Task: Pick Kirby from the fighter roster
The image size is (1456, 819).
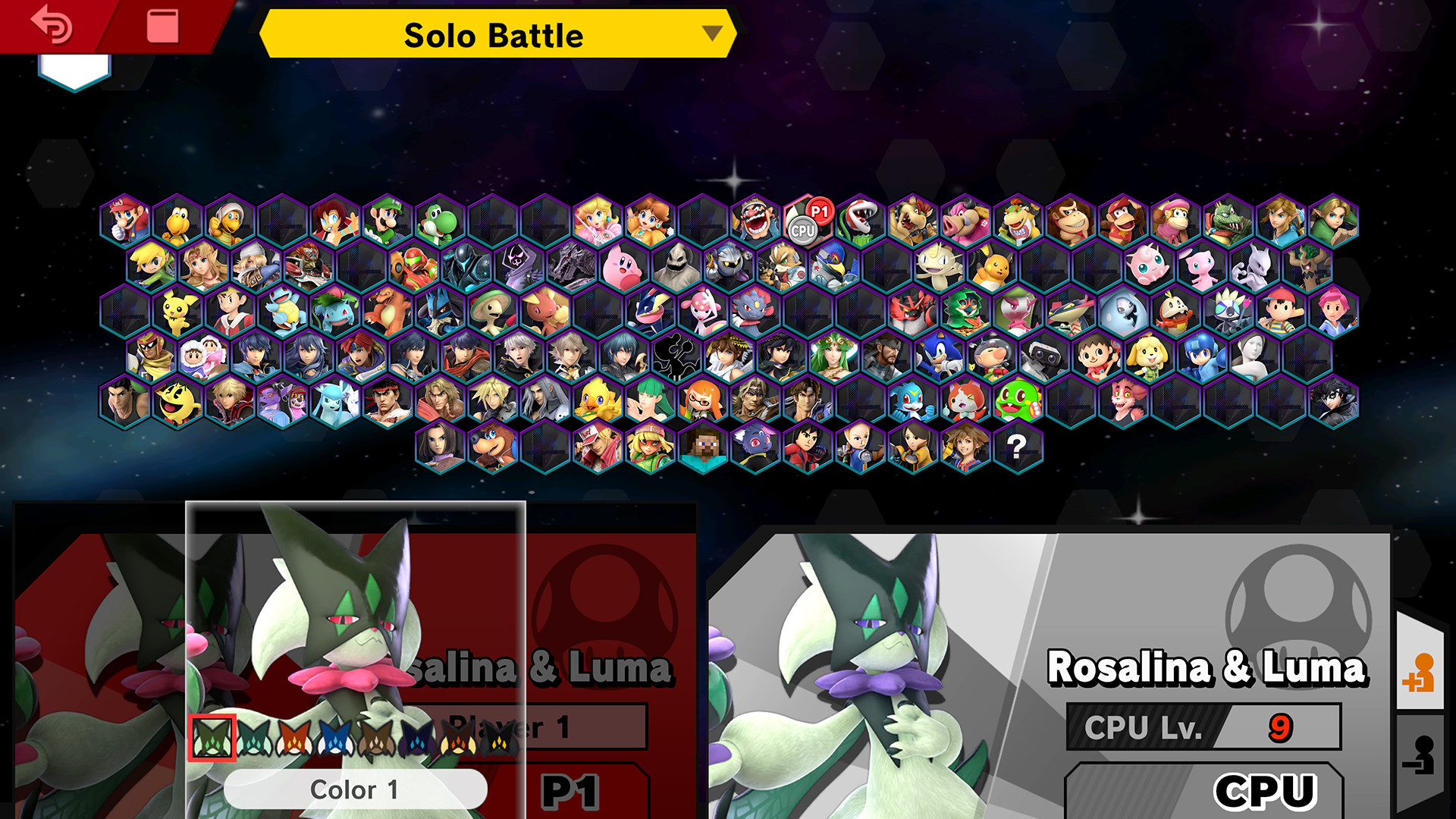Action: pos(620,267)
